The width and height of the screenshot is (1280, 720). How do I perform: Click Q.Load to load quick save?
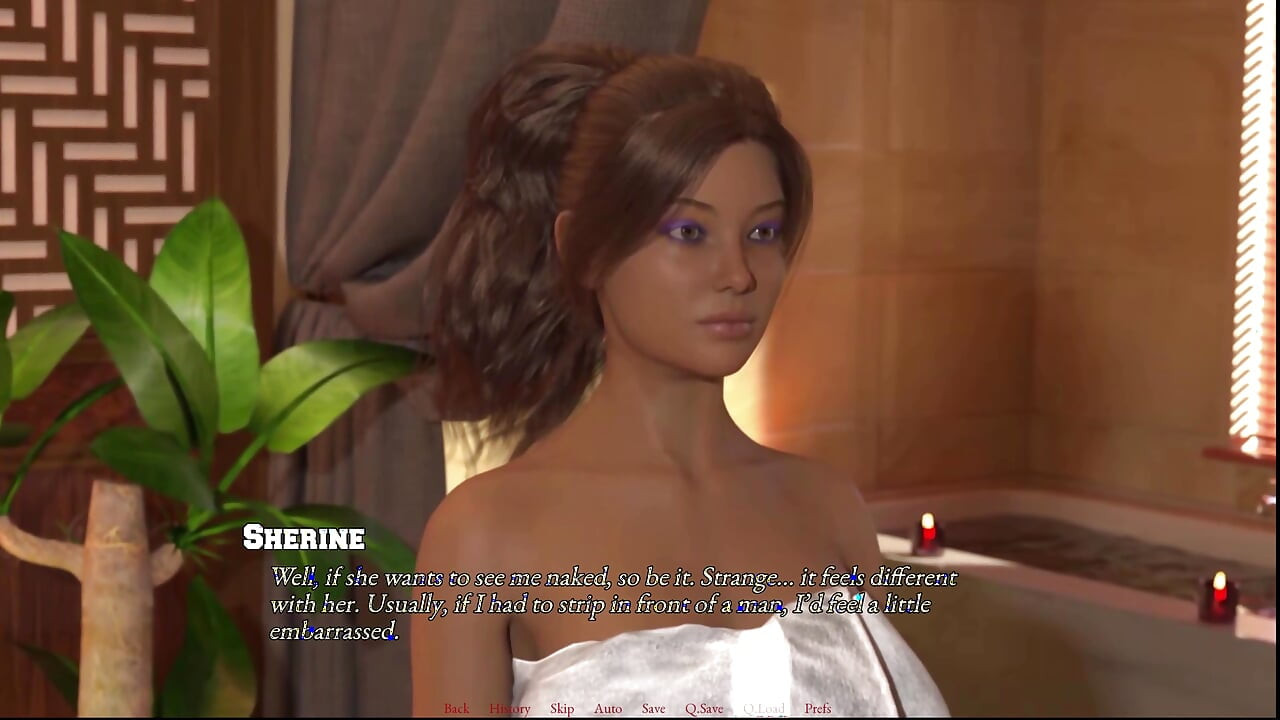pyautogui.click(x=764, y=708)
